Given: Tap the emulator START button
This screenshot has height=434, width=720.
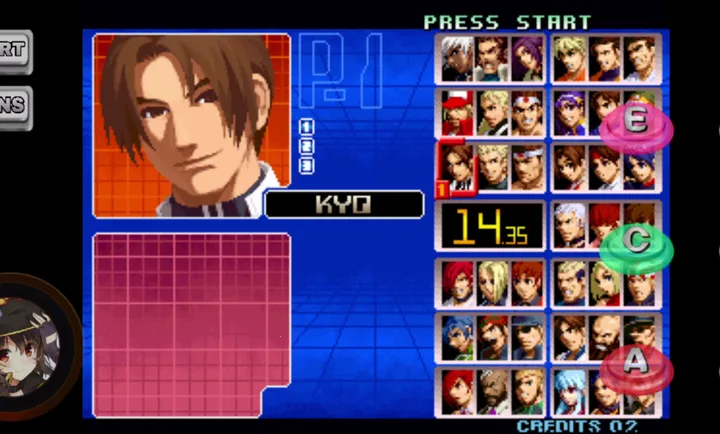Looking at the screenshot, I should (13, 50).
